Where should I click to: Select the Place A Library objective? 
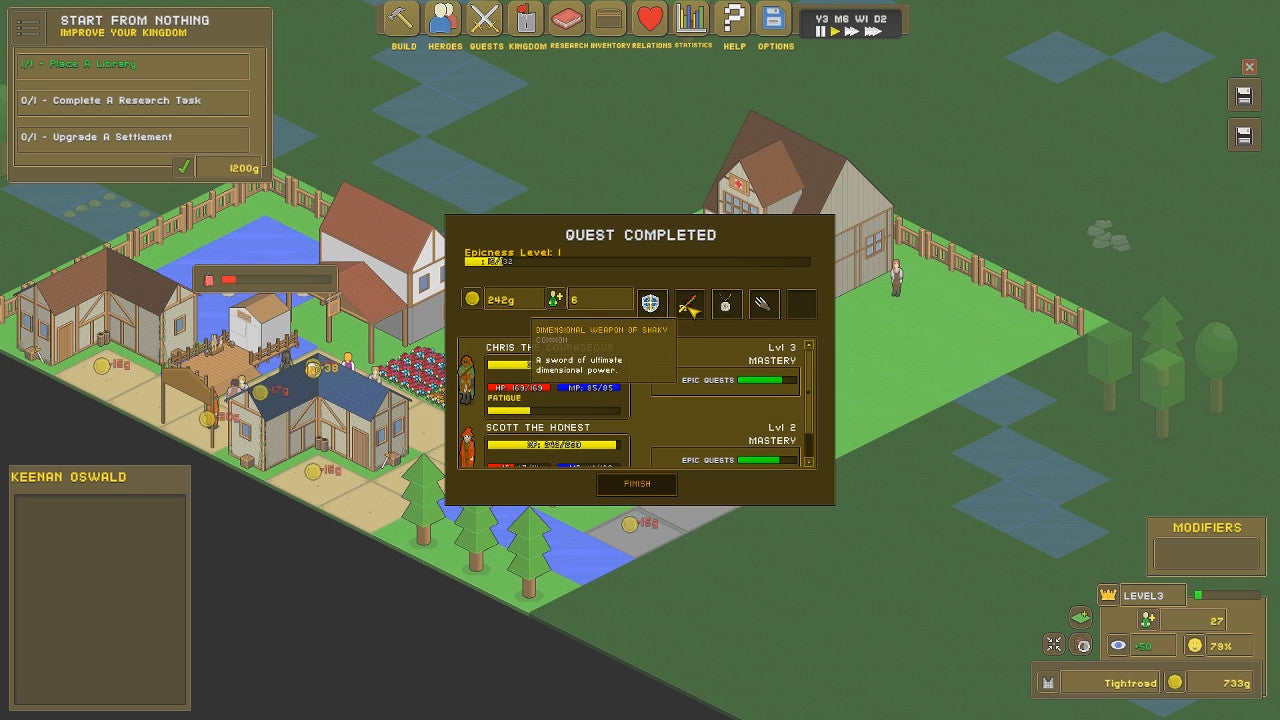tap(131, 65)
